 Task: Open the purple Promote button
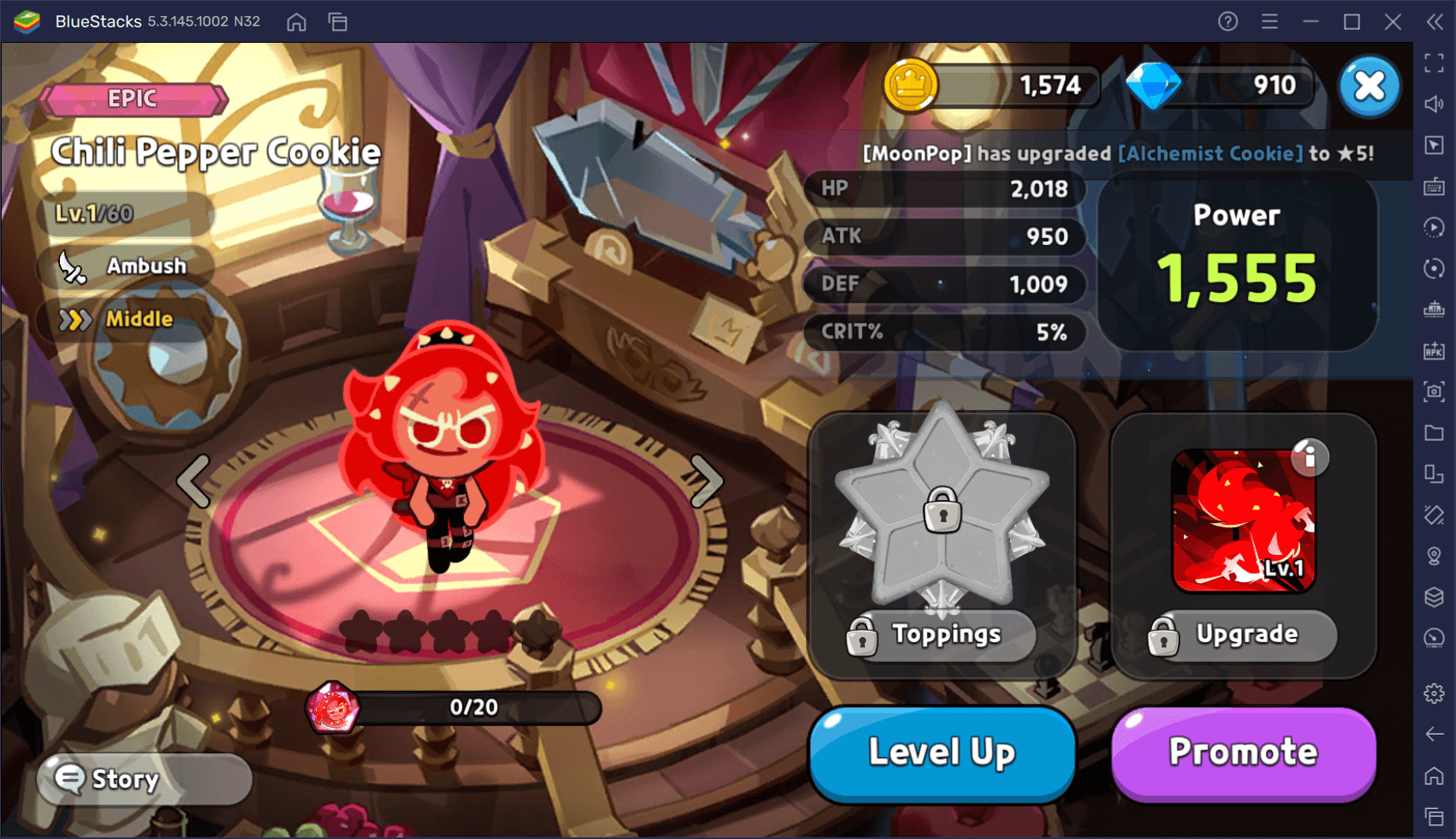[x=1243, y=753]
